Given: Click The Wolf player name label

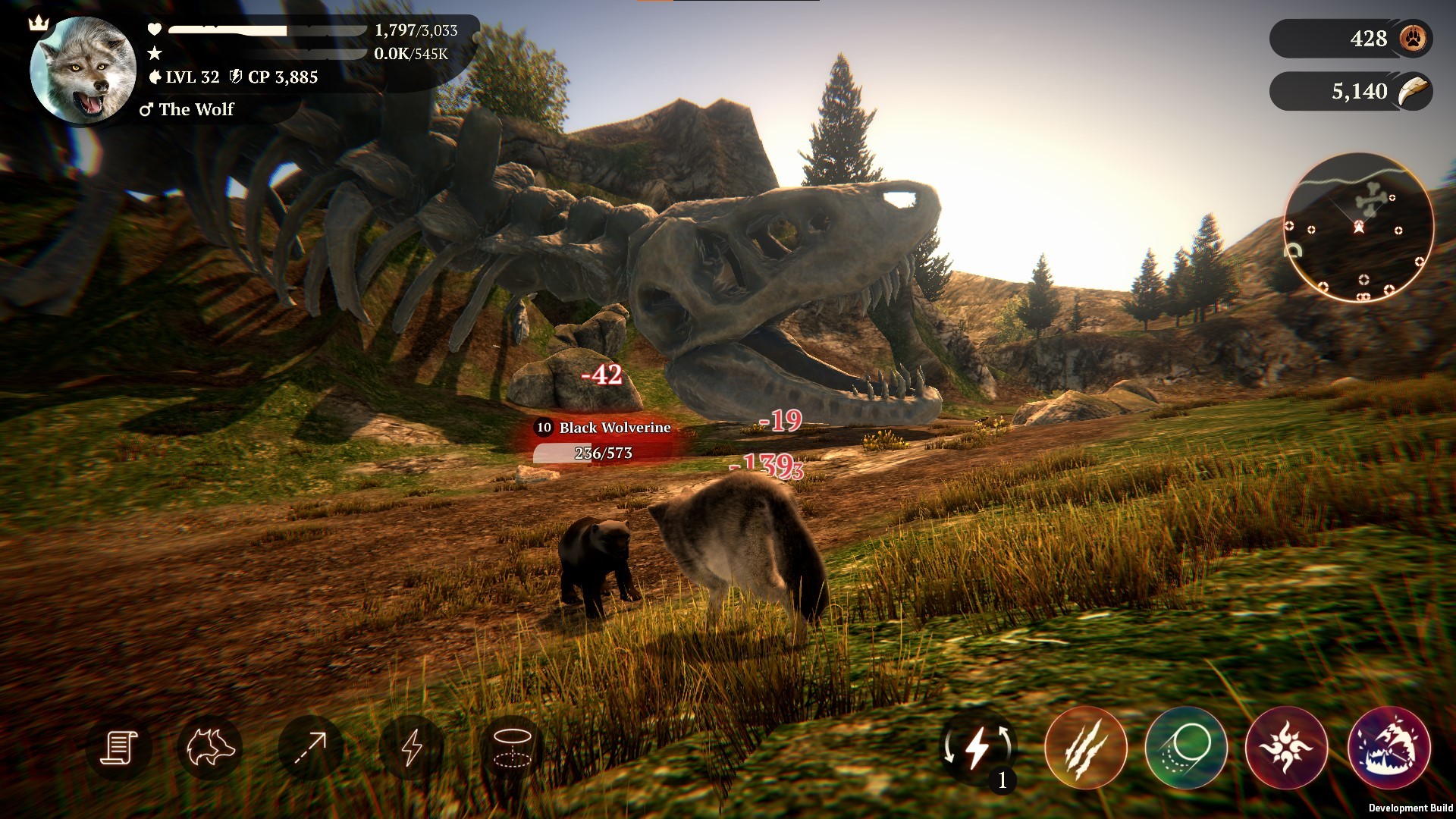Looking at the screenshot, I should 196,110.
